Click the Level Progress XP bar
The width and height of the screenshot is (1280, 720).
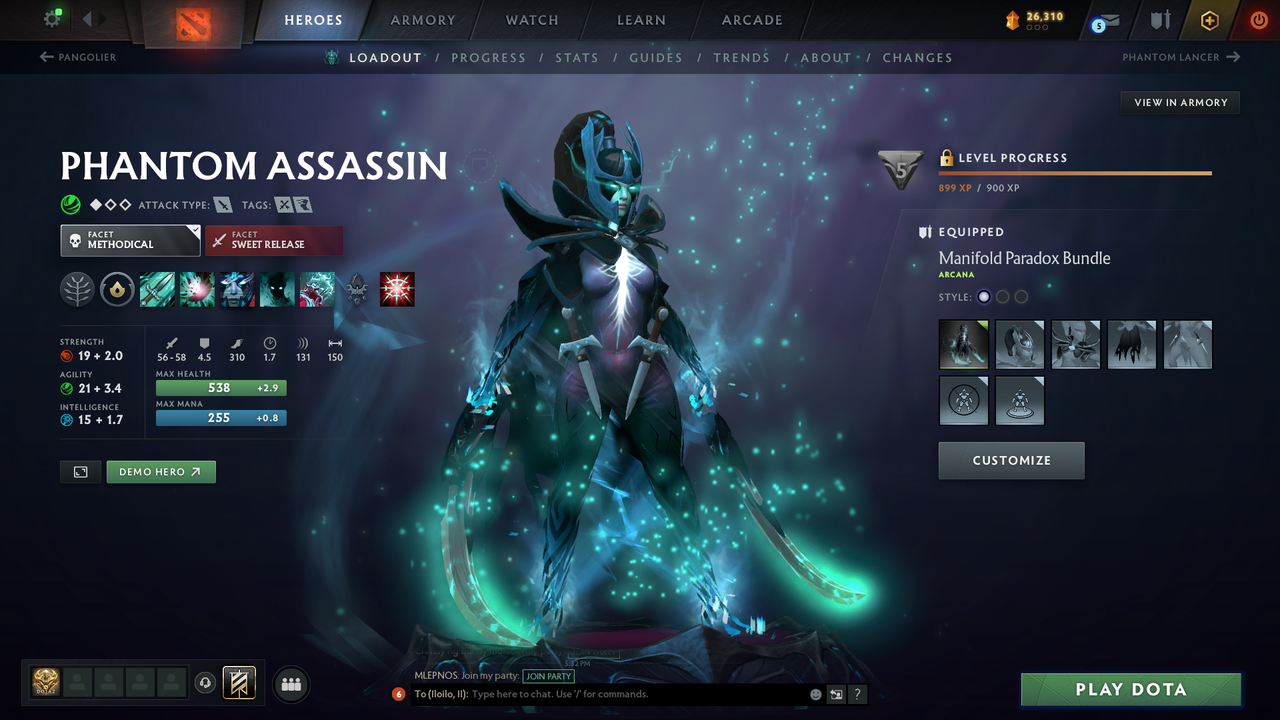(x=1075, y=172)
